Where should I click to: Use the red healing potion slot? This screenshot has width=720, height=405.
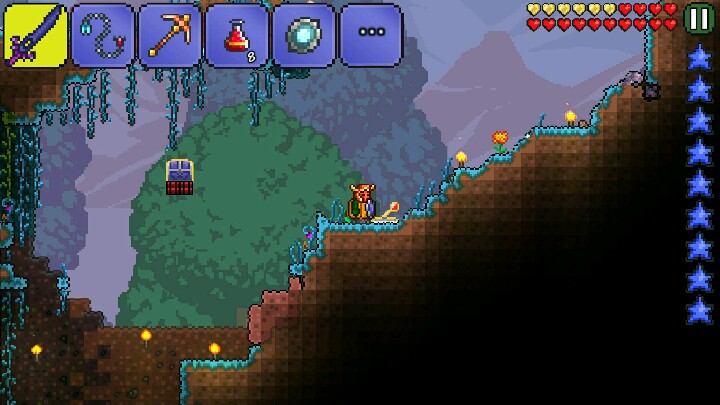pyautogui.click(x=236, y=35)
